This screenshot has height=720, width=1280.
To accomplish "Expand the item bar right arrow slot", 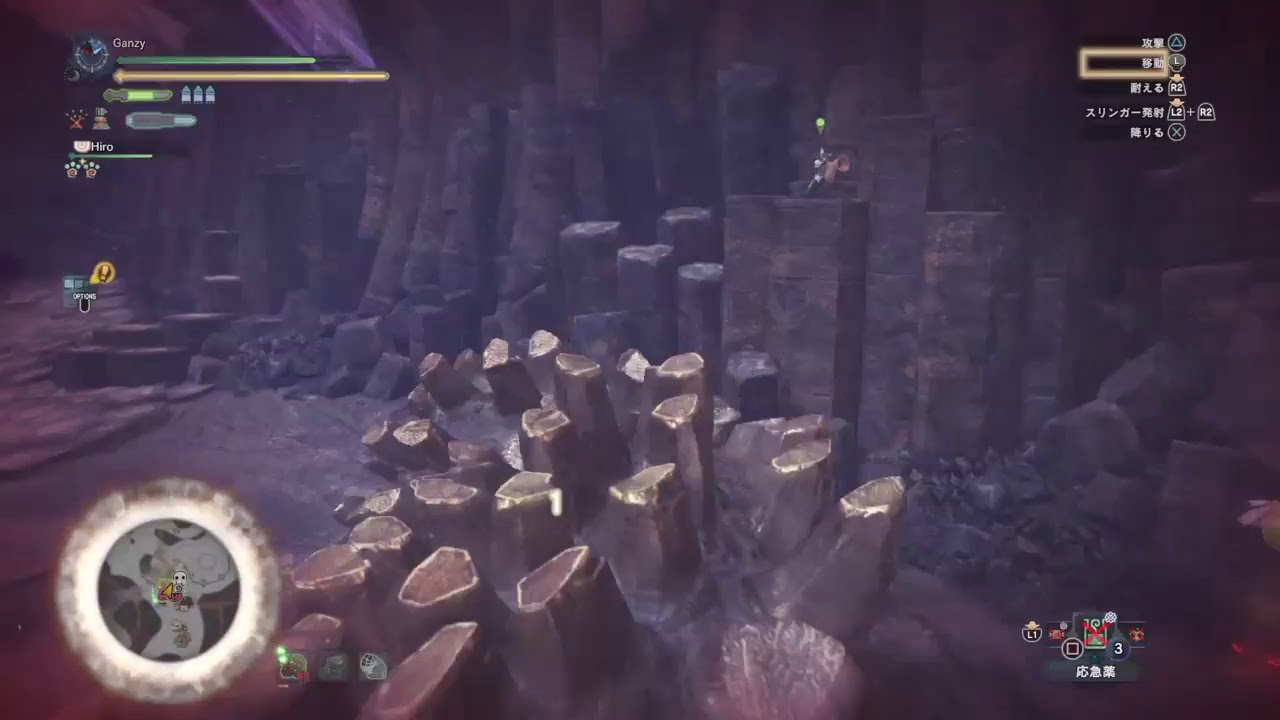I will click(x=1137, y=634).
